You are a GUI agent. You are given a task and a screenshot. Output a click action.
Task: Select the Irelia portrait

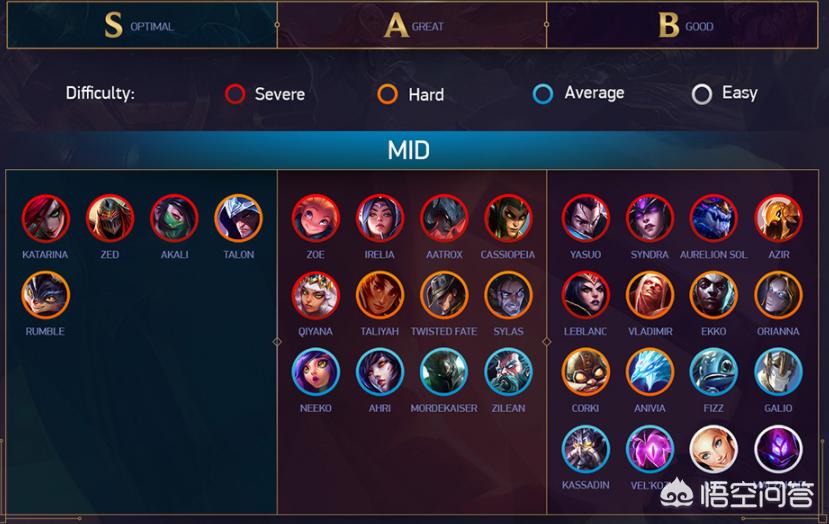point(380,218)
